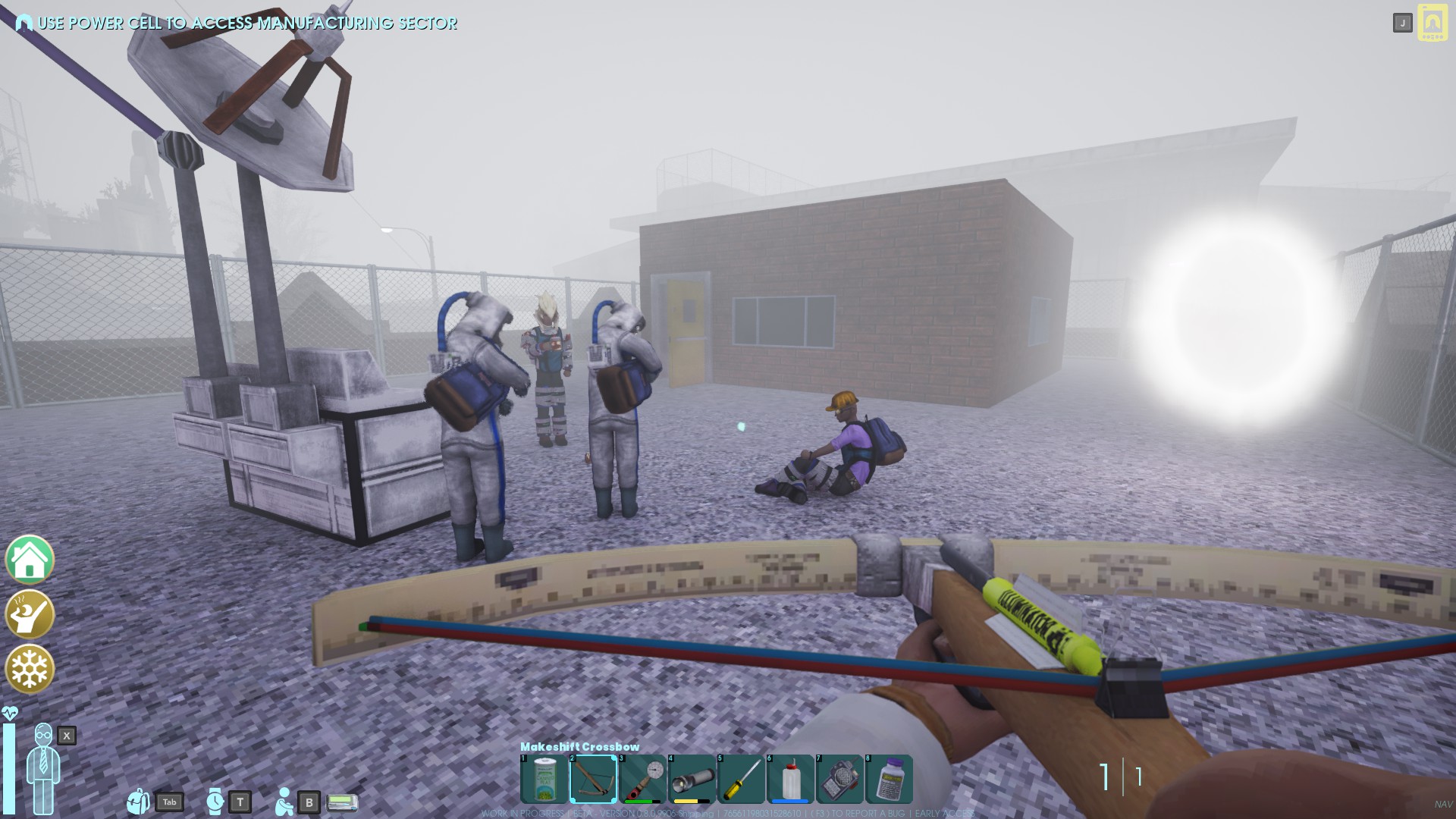The image size is (1456, 819).
Task: Check the gold tired-person status icon
Action: (30, 614)
